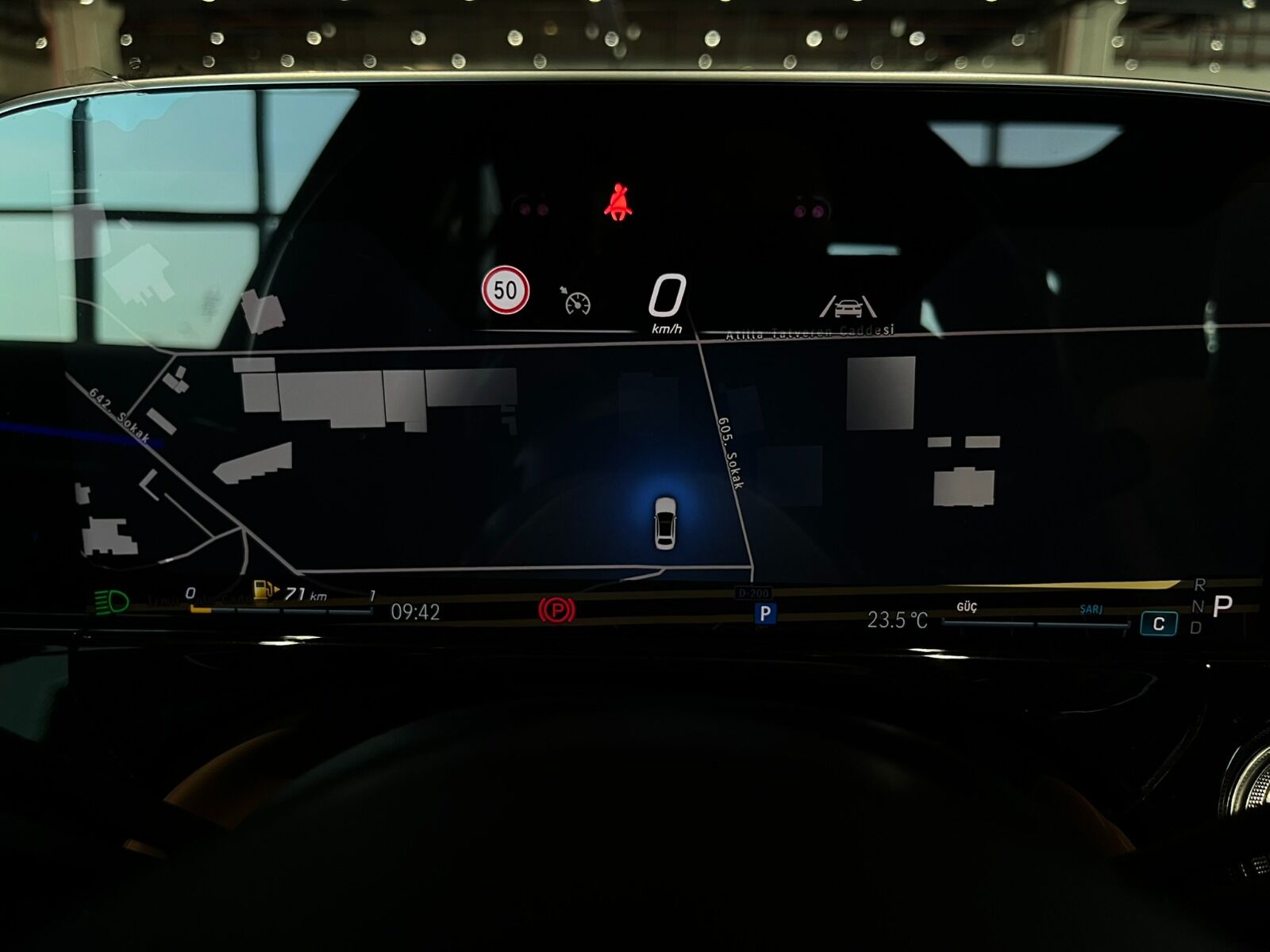Click the white car position marker
This screenshot has height=952, width=1270.
(x=665, y=522)
